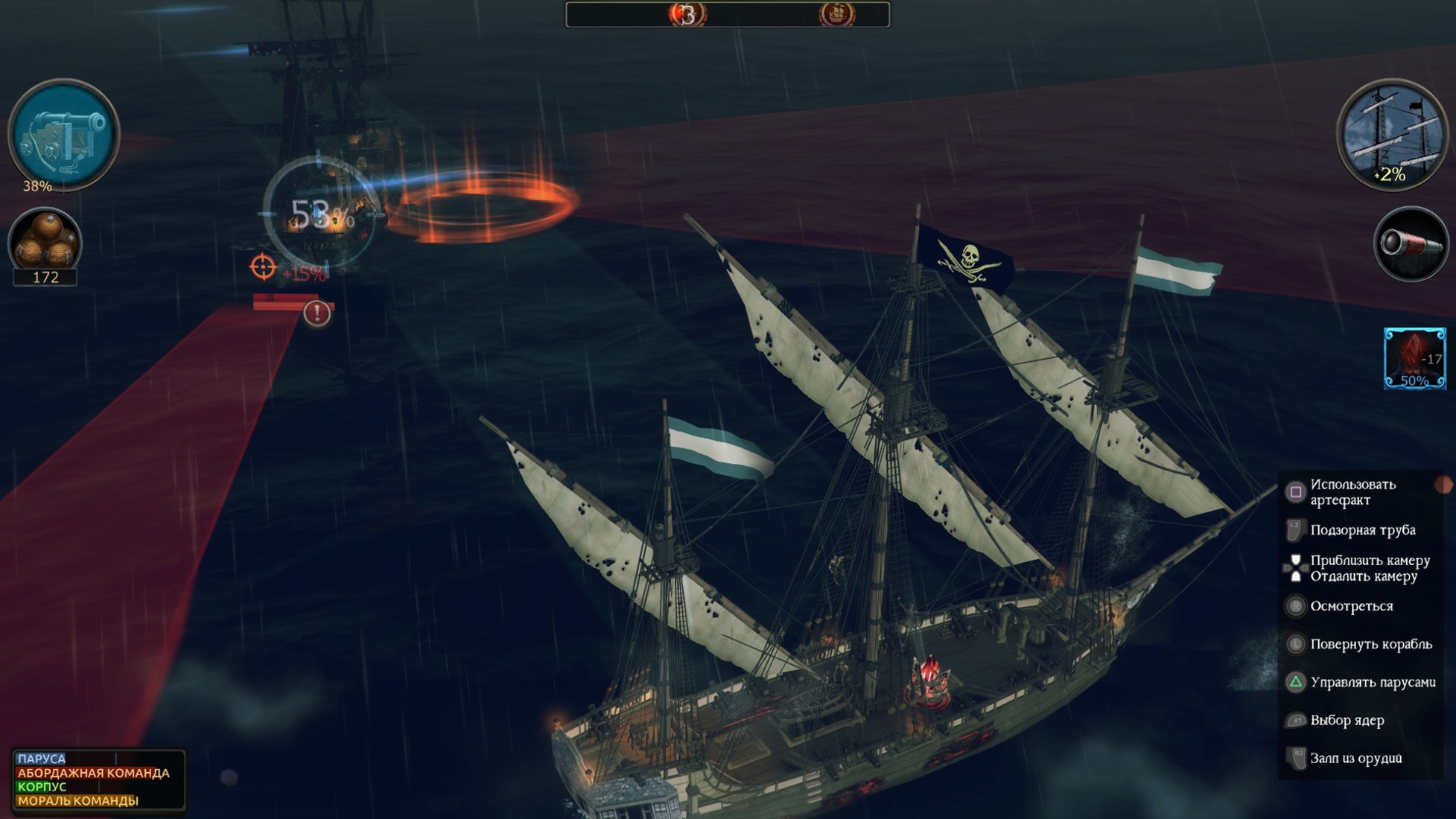The width and height of the screenshot is (1456, 819).
Task: Click the red exclamation warning marker
Action: click(x=317, y=313)
